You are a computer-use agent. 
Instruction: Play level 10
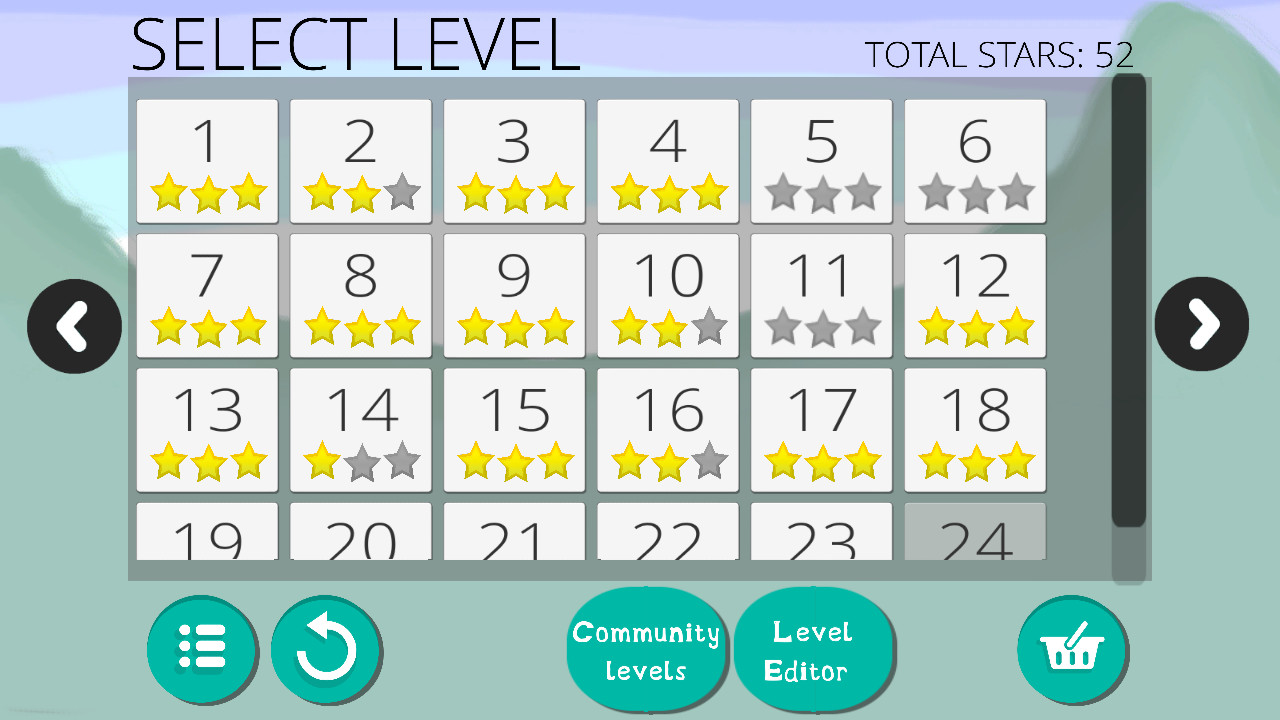pyautogui.click(x=667, y=295)
